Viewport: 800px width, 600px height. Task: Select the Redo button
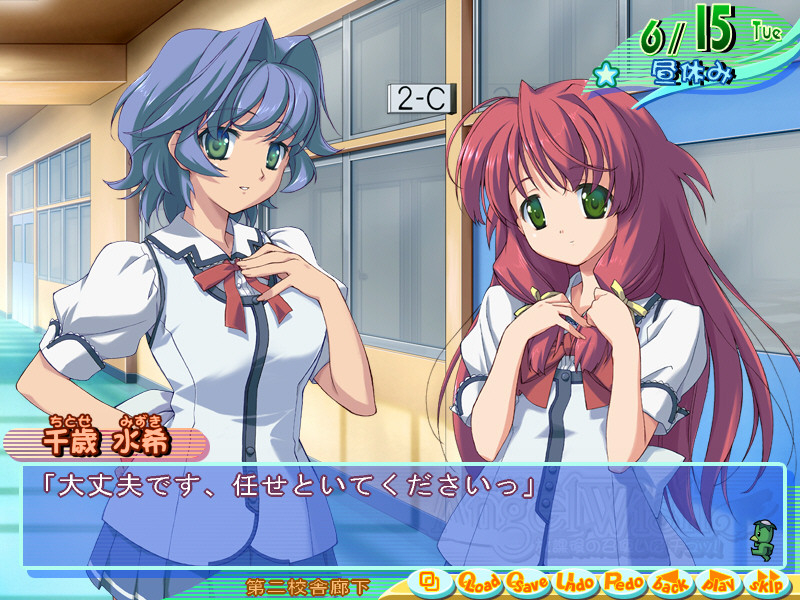click(x=624, y=581)
